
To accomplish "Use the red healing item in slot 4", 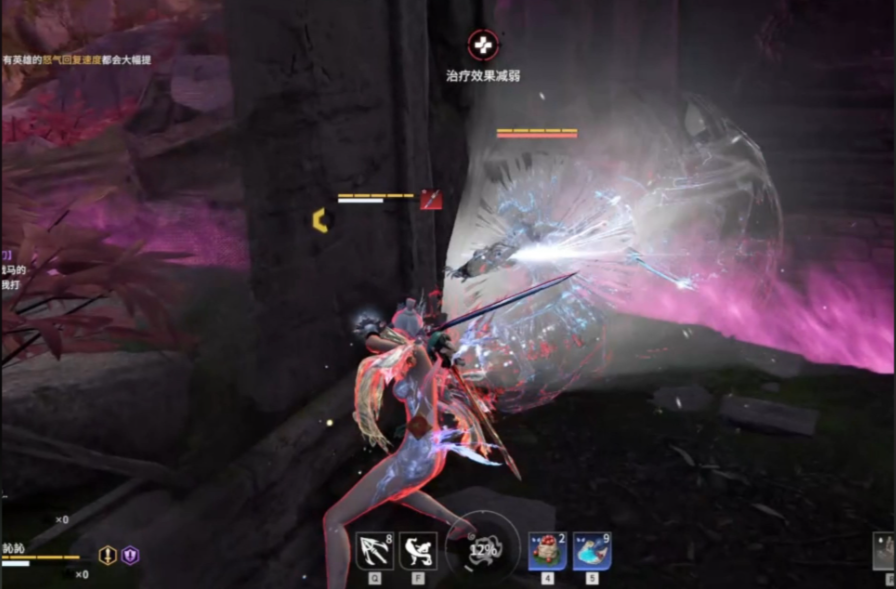I will point(547,551).
